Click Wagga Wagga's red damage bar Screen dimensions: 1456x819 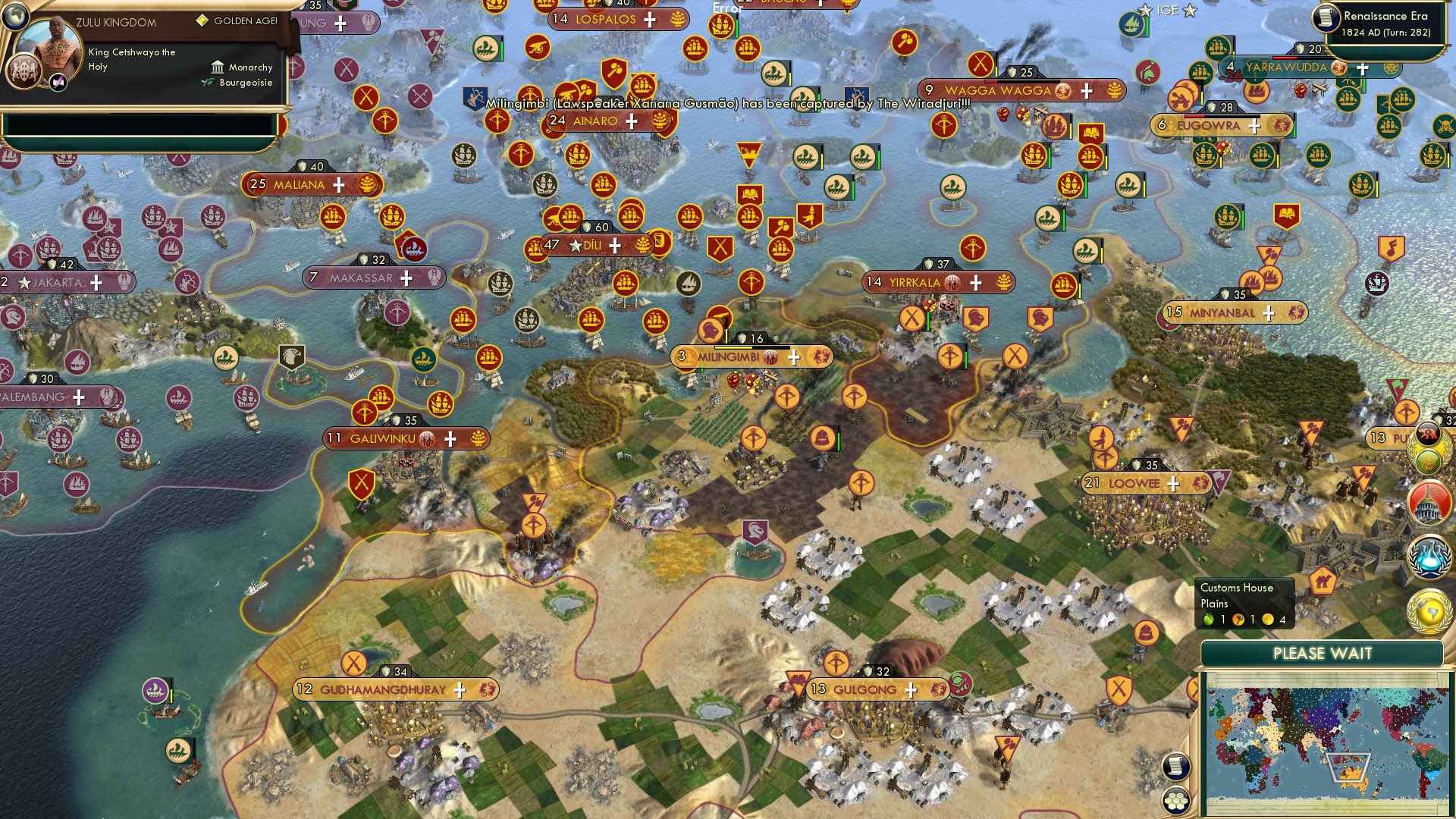[x=992, y=80]
